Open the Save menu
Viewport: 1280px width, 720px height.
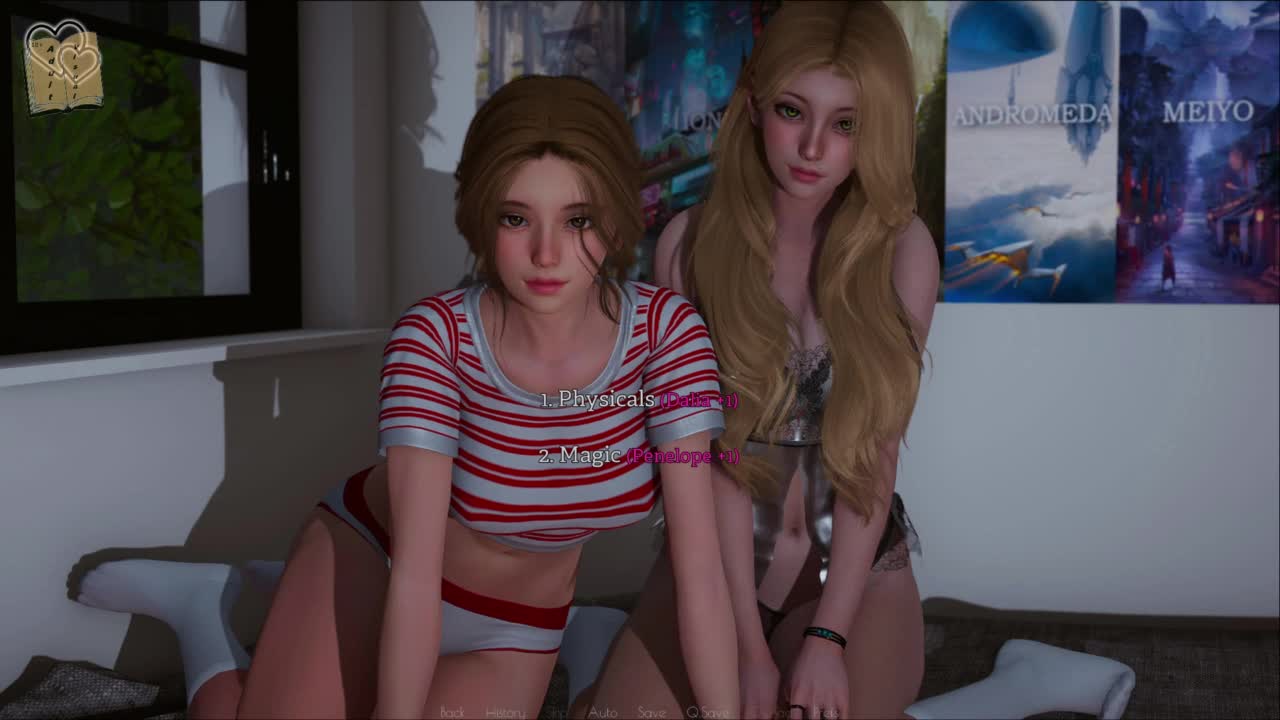651,712
